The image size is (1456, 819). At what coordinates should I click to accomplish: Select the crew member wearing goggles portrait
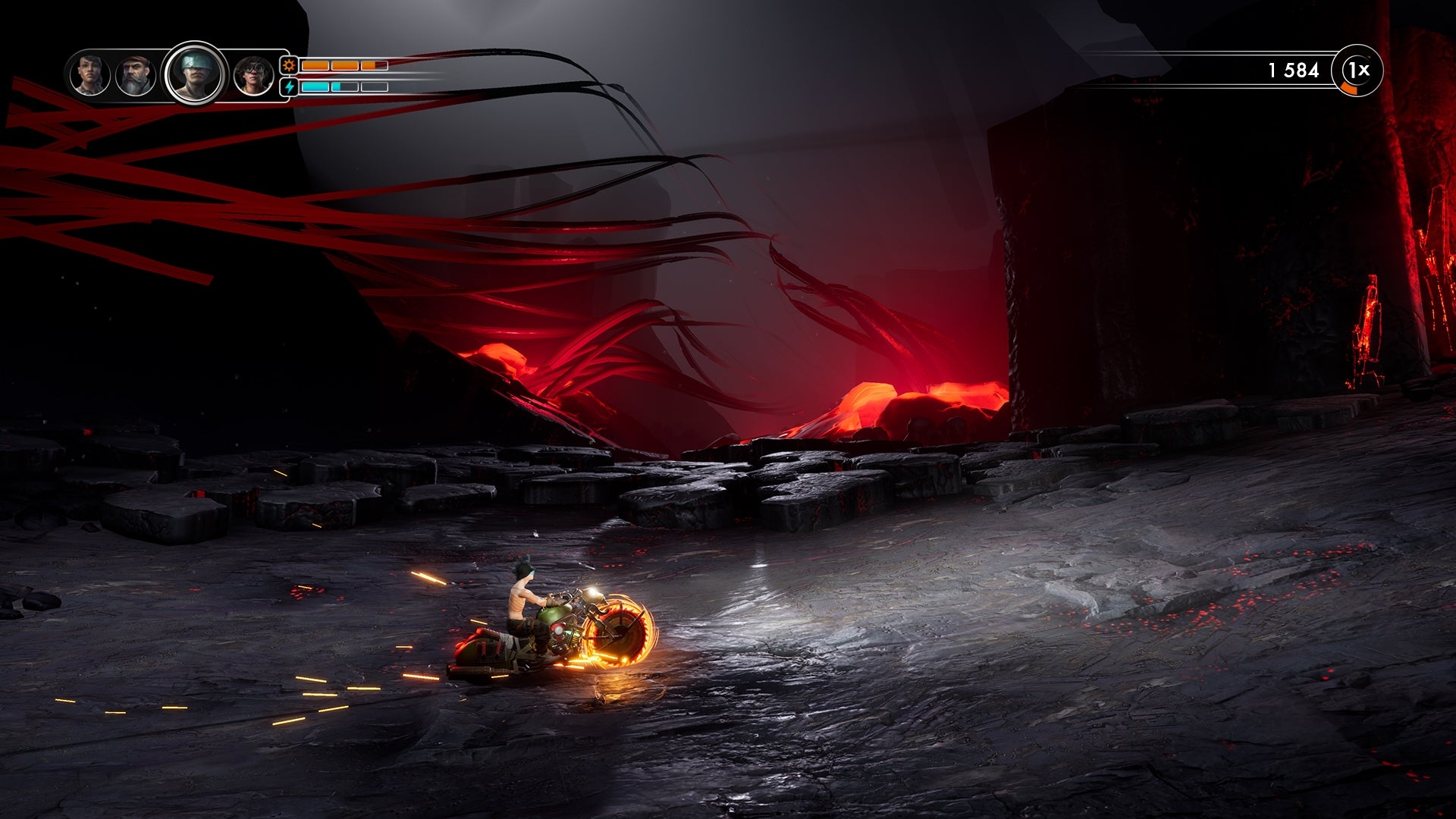click(253, 76)
